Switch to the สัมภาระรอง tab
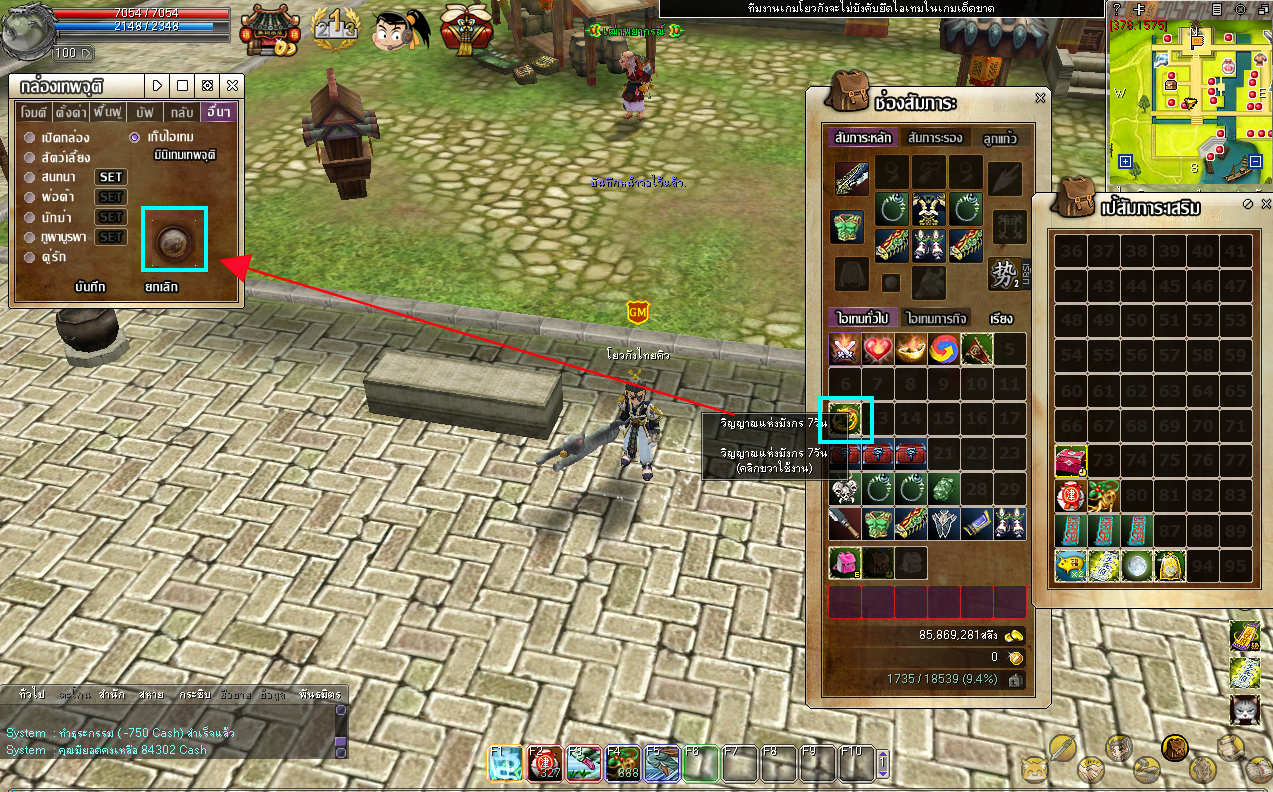1273x792 pixels. [931, 137]
